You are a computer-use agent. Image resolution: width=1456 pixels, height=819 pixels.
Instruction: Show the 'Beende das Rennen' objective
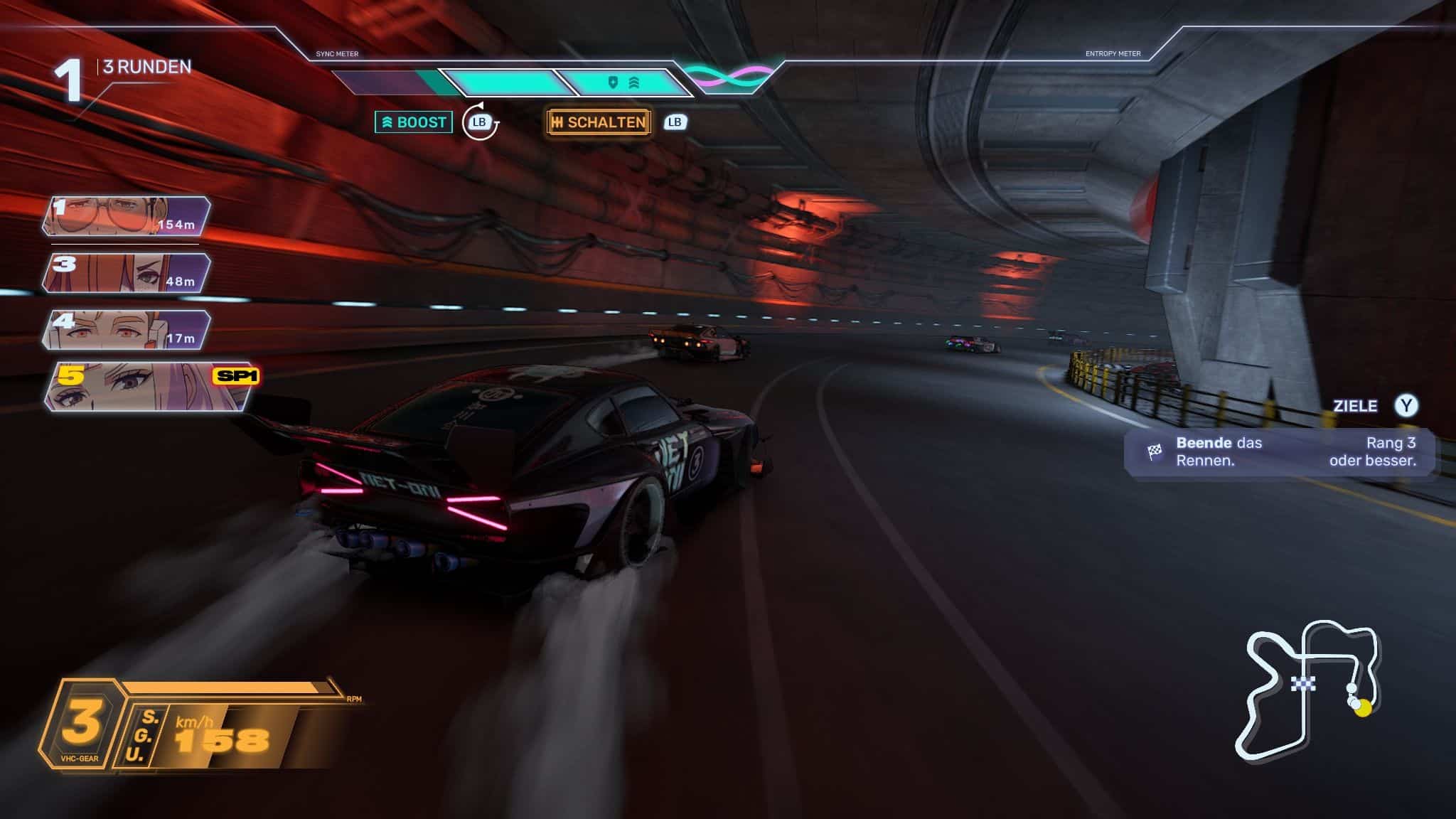point(1280,451)
